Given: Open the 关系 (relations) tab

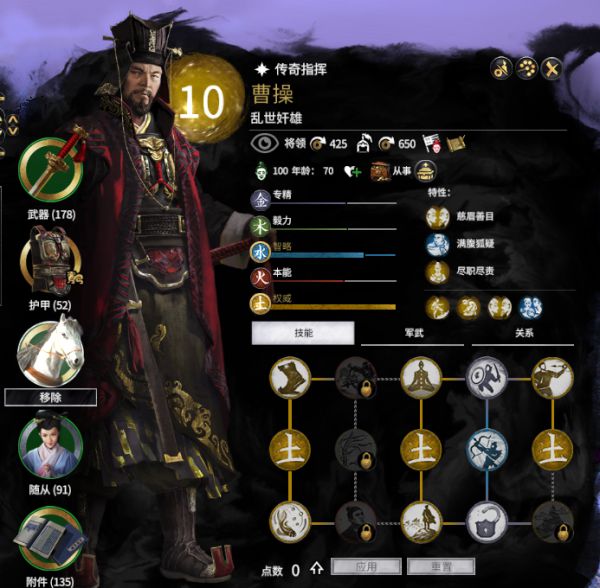Looking at the screenshot, I should coord(523,332).
